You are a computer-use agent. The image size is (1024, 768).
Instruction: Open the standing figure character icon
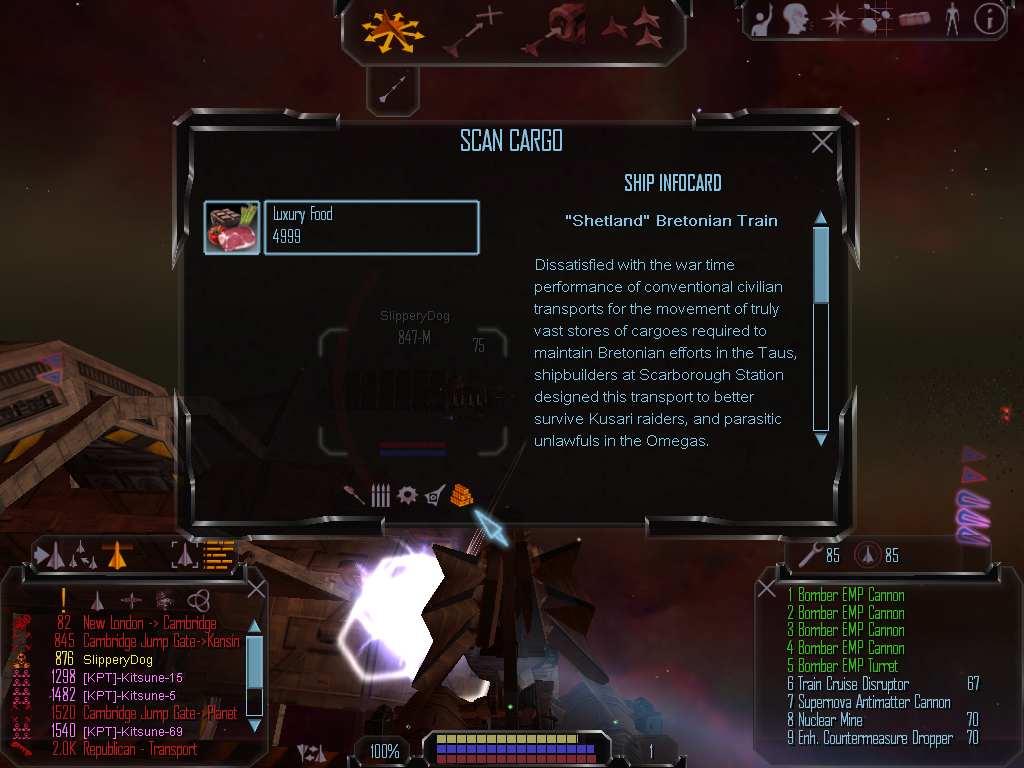click(952, 19)
